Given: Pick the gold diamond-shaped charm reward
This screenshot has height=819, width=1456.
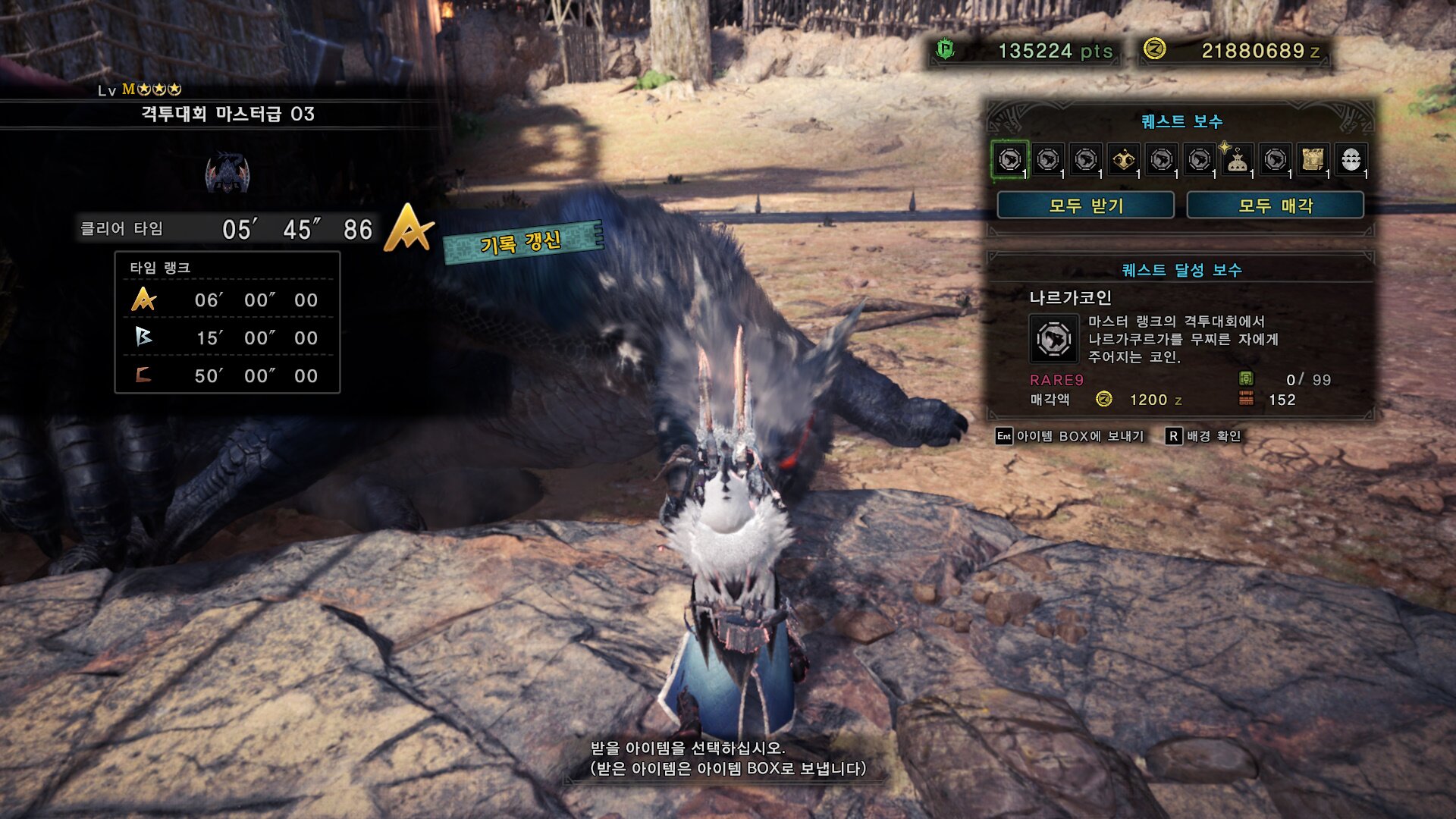Looking at the screenshot, I should [1124, 160].
